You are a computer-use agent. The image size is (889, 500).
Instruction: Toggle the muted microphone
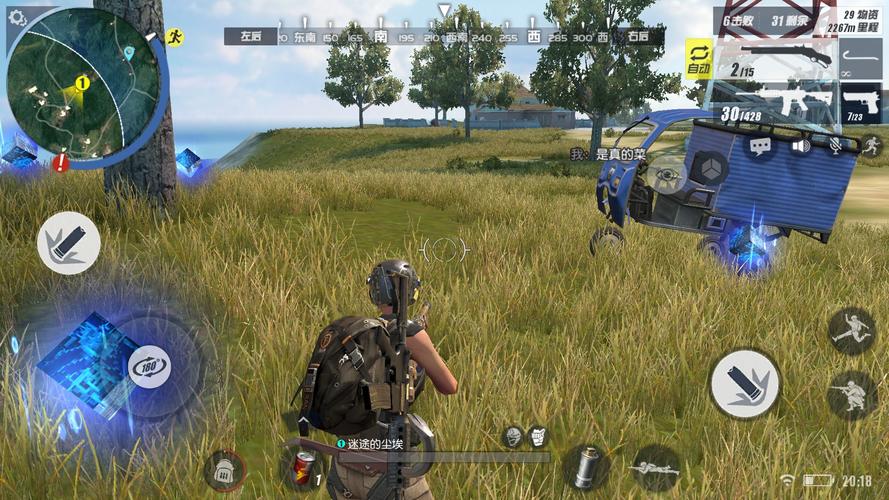coord(835,146)
